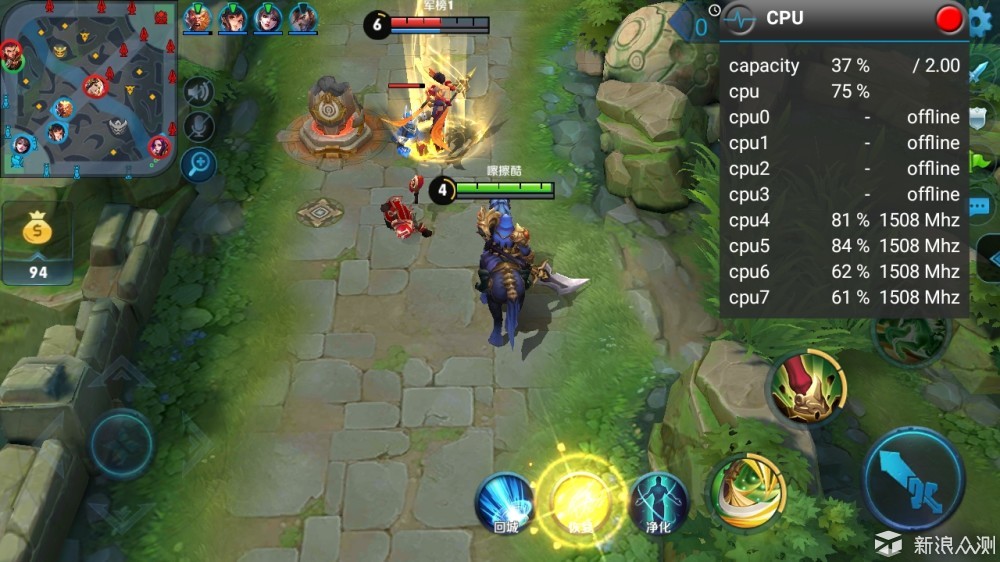1000x562 pixels.
Task: Click the magnifier zoom-in button beside the minimap
Action: [x=200, y=163]
